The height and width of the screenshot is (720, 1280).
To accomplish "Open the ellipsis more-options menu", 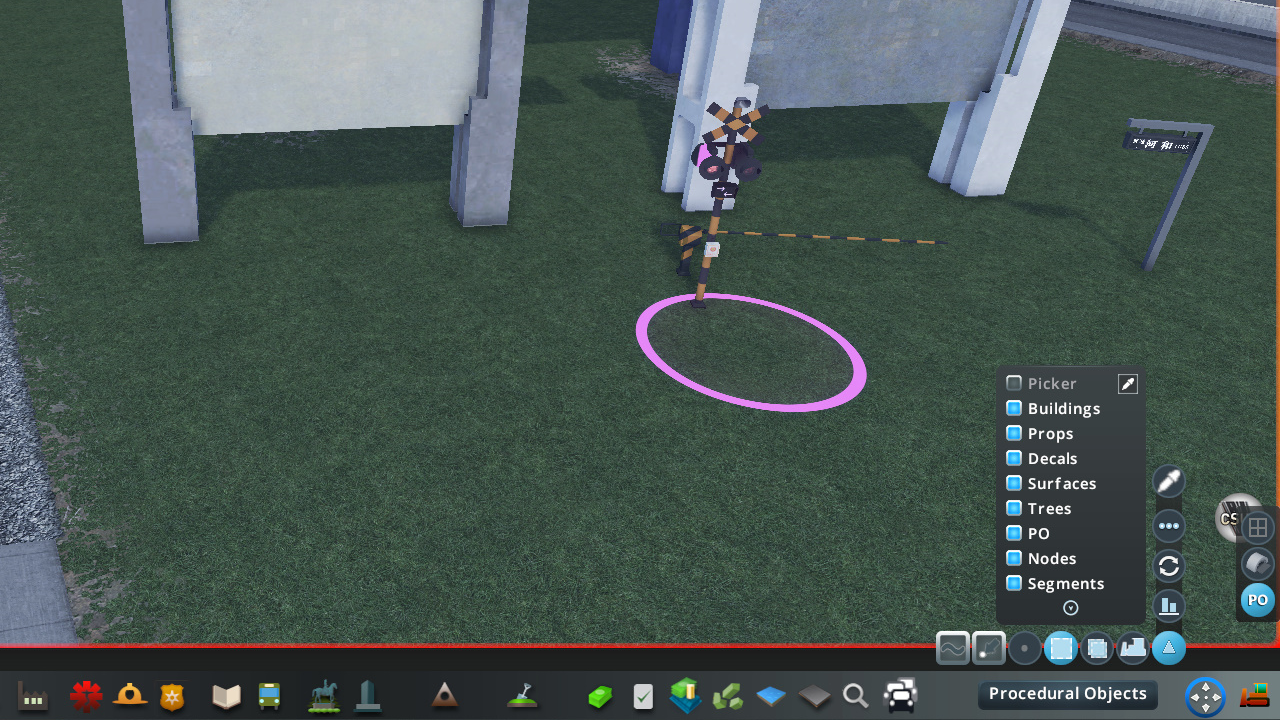I will (1168, 526).
